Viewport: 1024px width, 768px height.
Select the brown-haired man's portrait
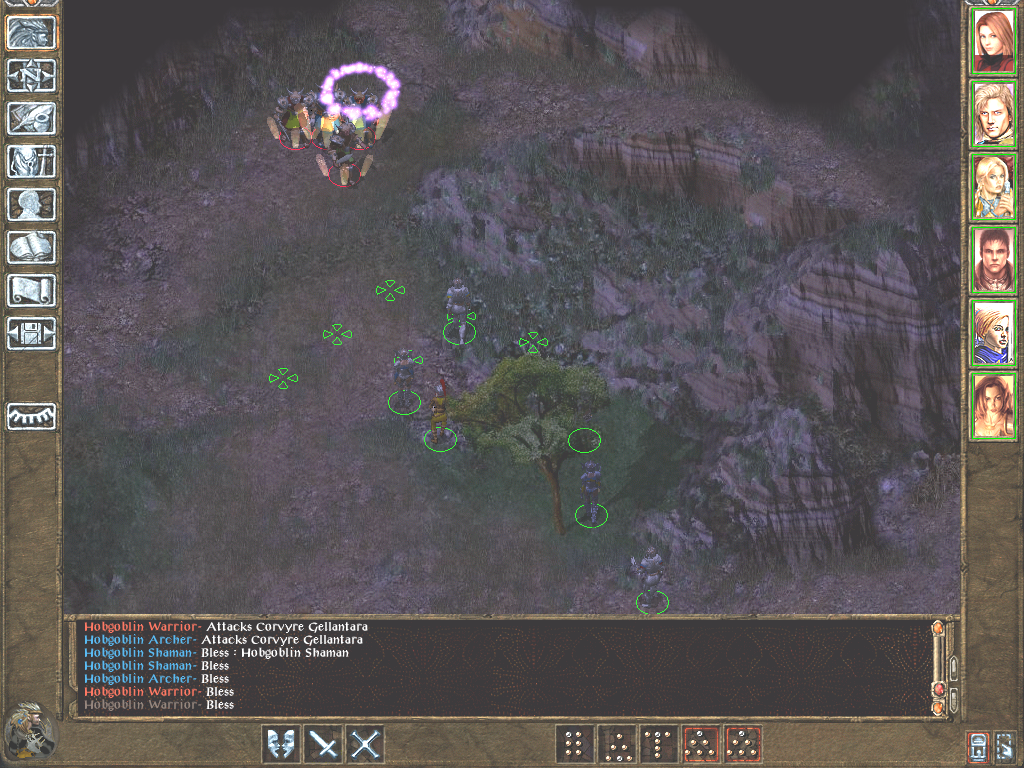point(993,260)
